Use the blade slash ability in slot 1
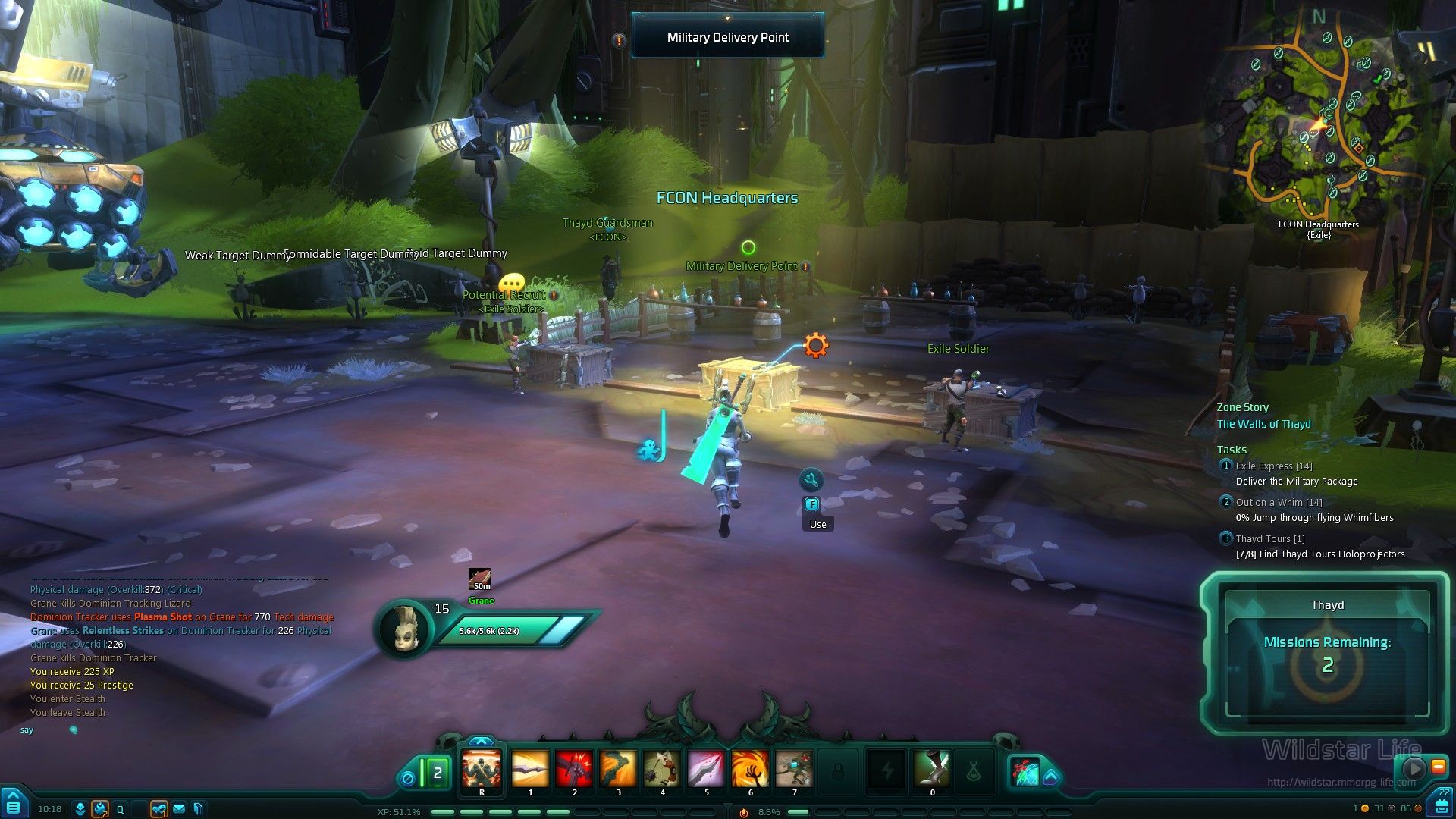 pos(530,769)
